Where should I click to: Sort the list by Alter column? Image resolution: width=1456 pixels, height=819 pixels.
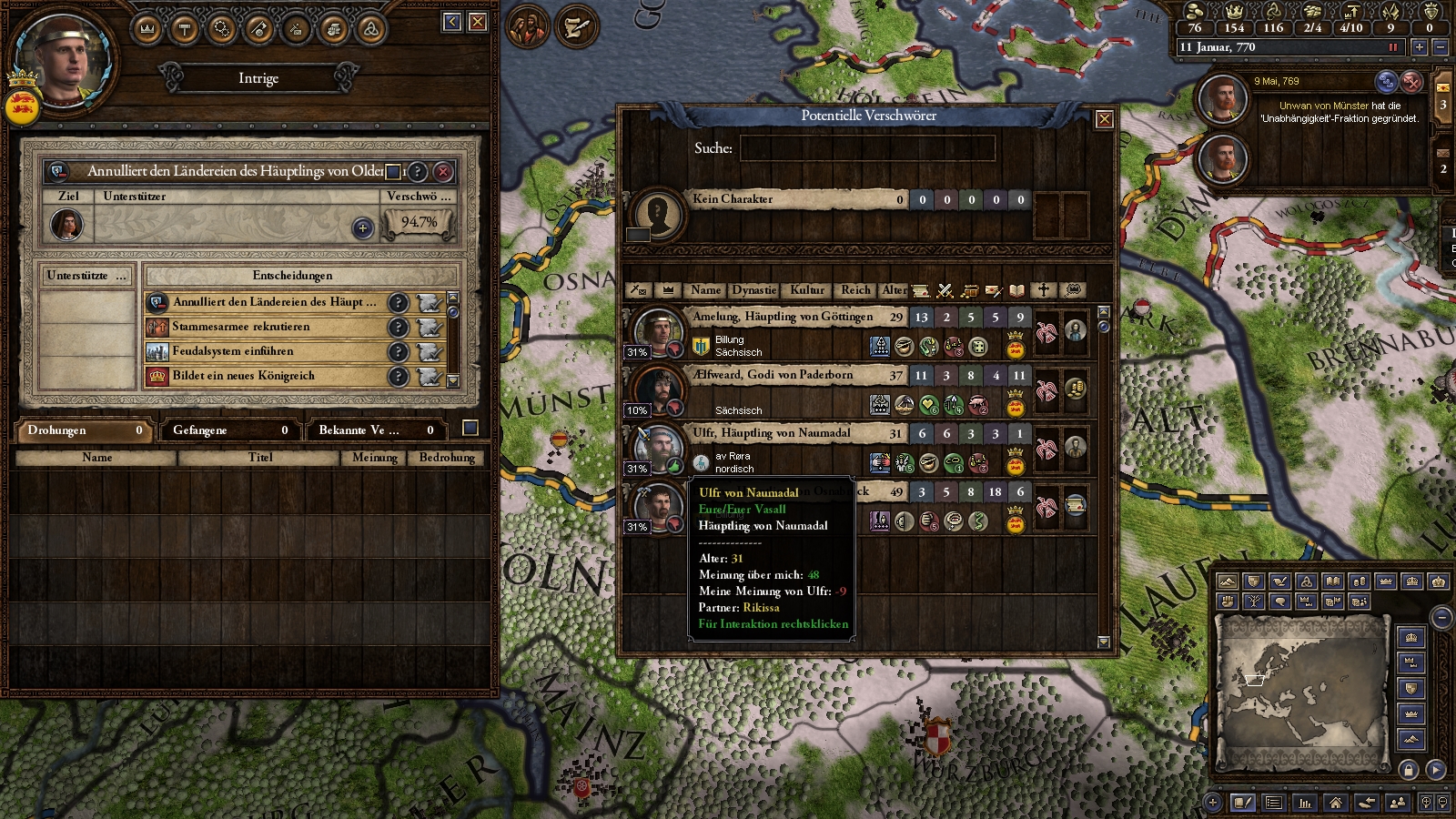(894, 290)
